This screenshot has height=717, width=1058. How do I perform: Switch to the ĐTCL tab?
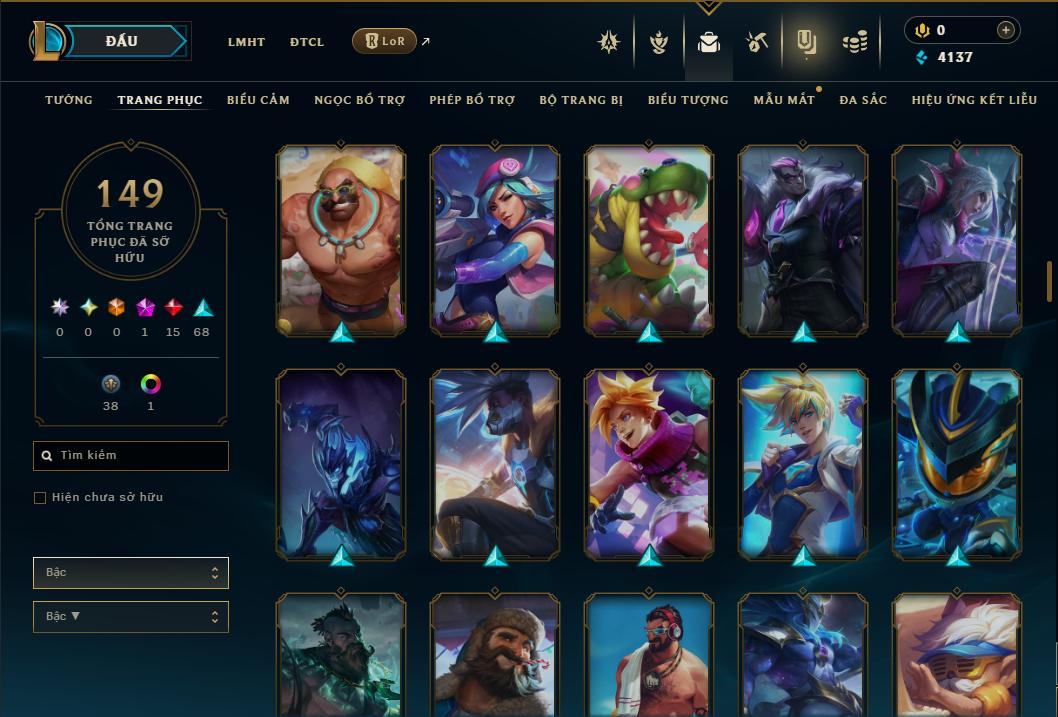[307, 42]
